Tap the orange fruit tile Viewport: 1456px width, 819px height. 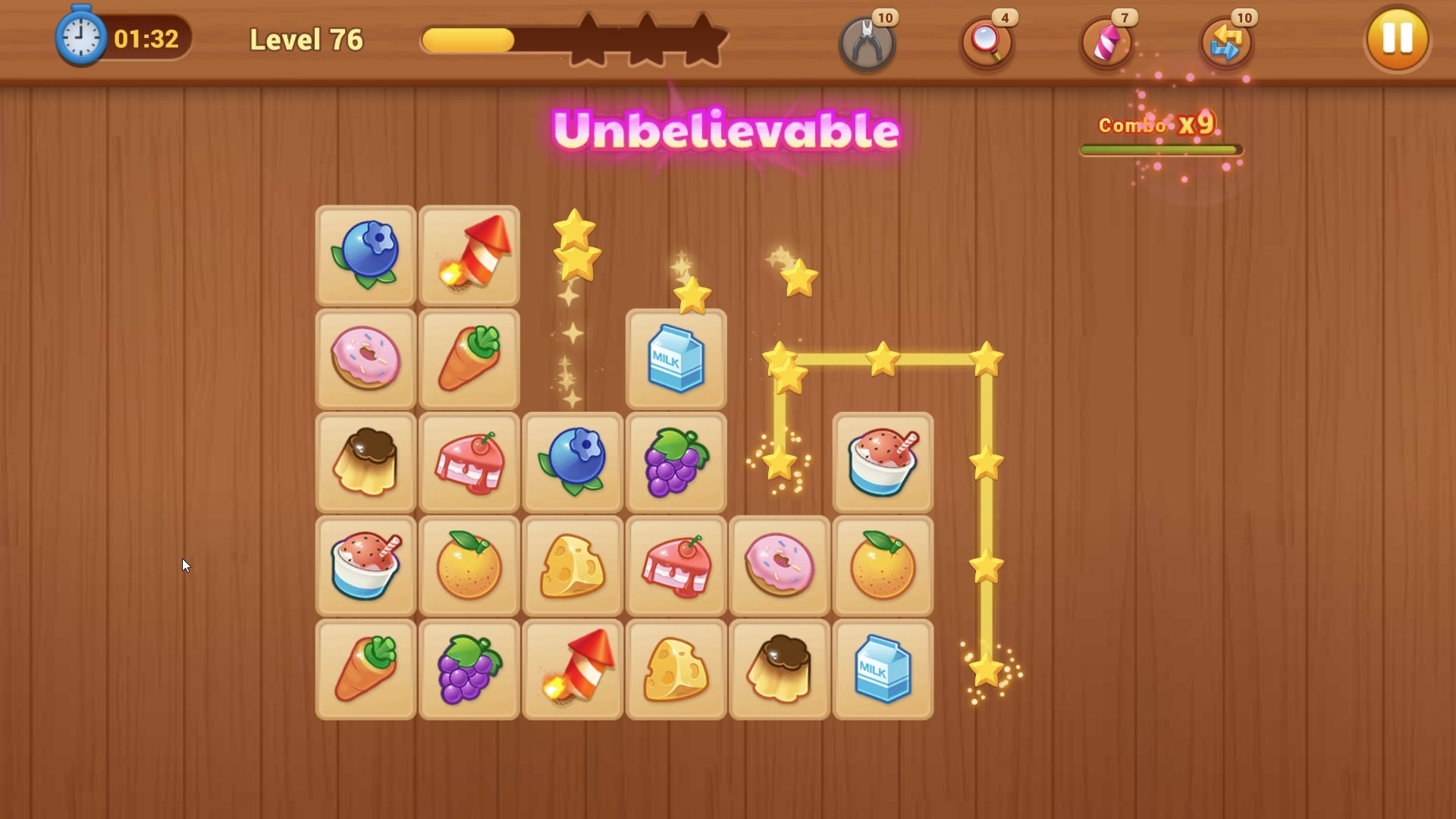click(469, 565)
